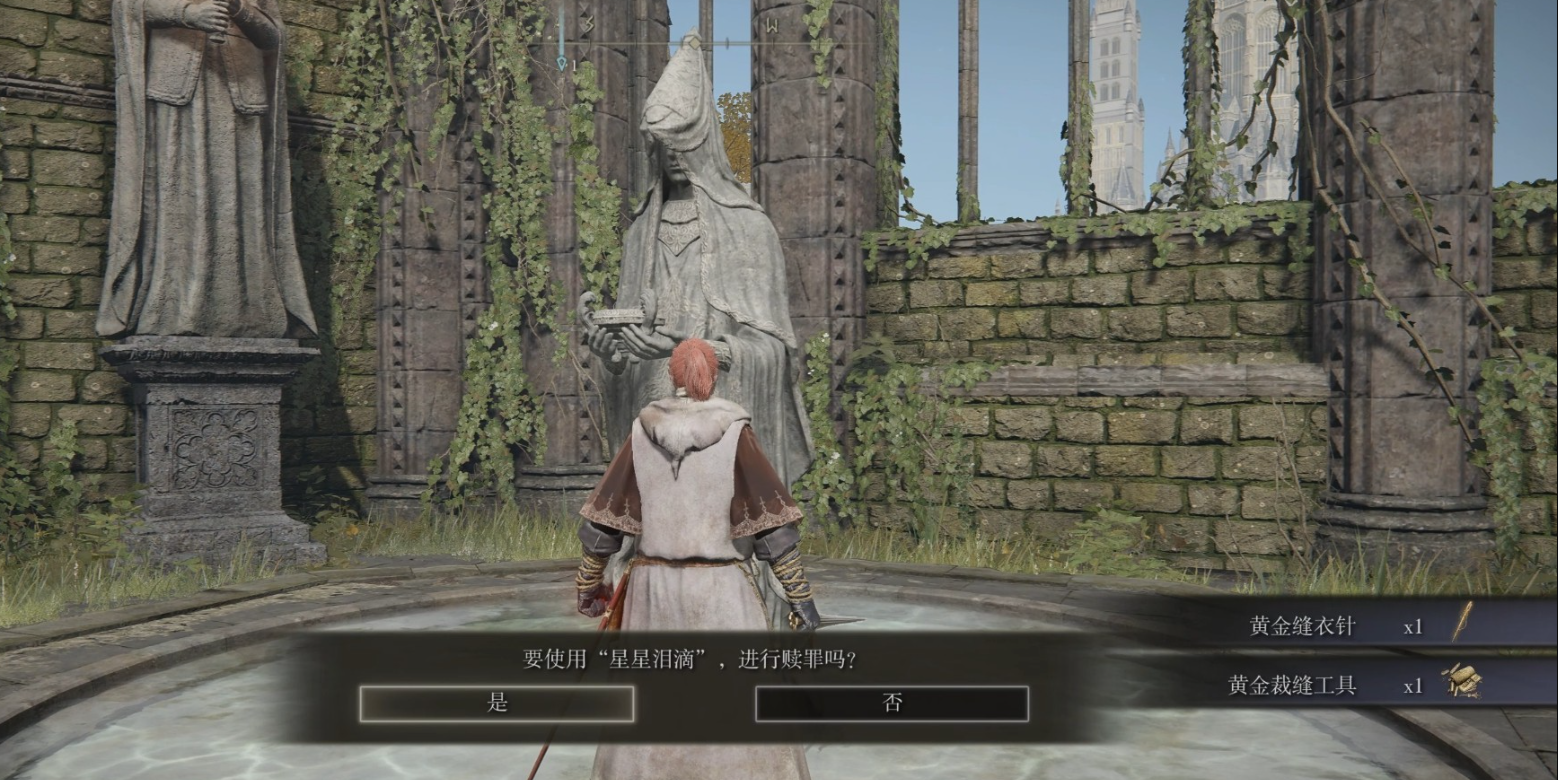Select 否 to decline atonement
The image size is (1558, 780).
click(x=891, y=703)
